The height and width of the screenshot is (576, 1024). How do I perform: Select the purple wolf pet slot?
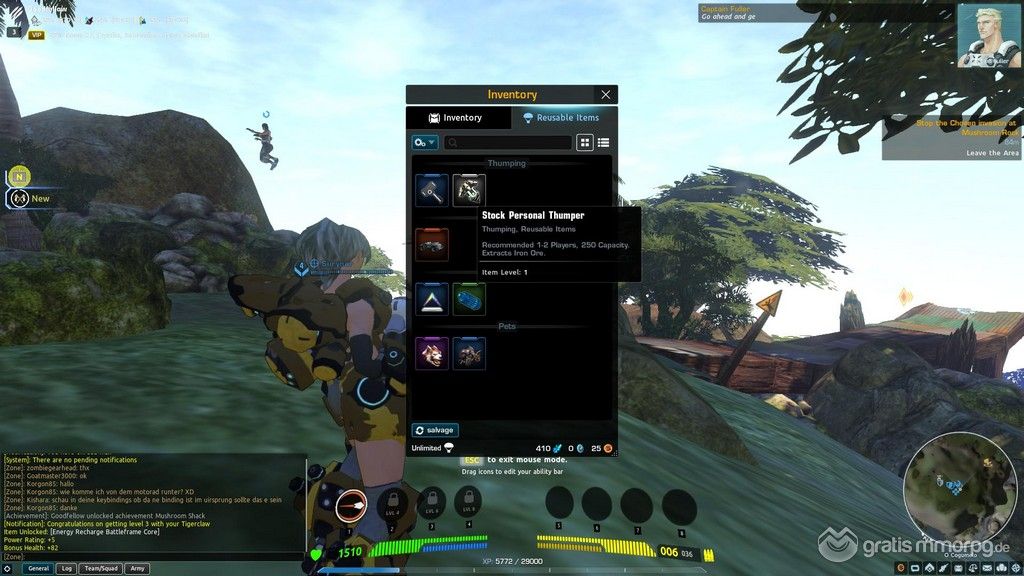(432, 353)
